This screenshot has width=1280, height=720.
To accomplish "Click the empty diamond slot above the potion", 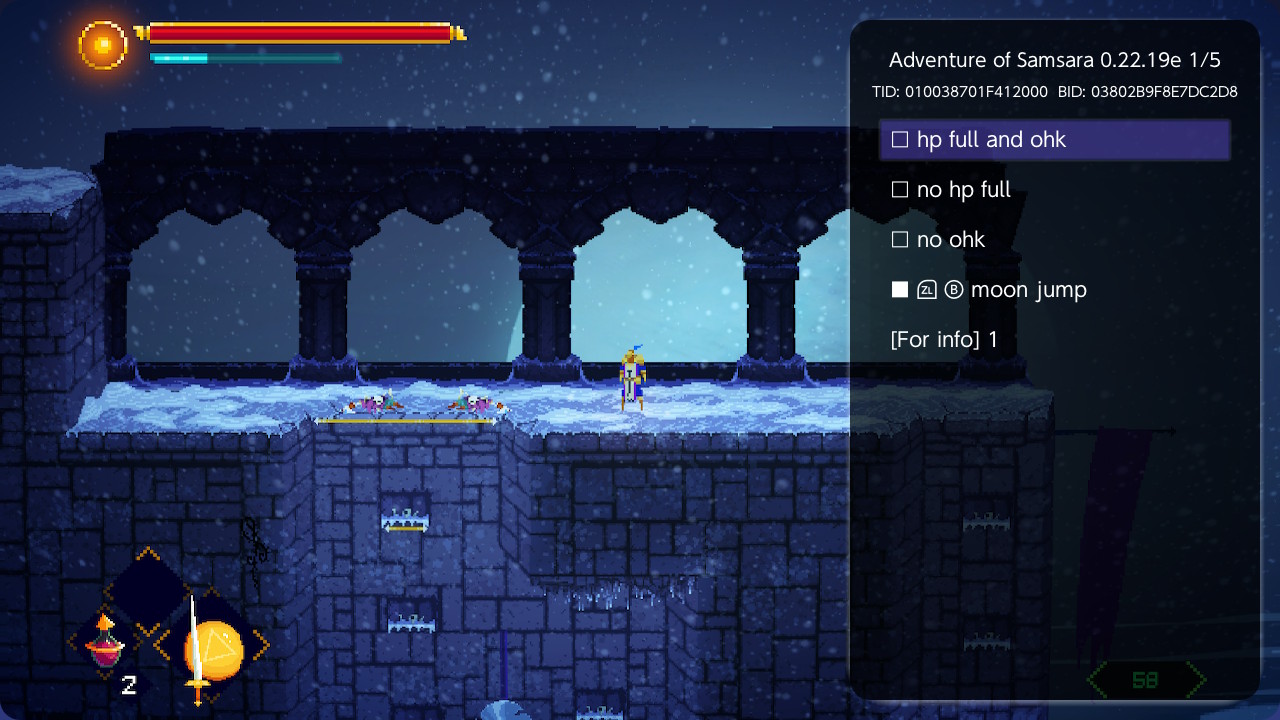I will (x=149, y=590).
